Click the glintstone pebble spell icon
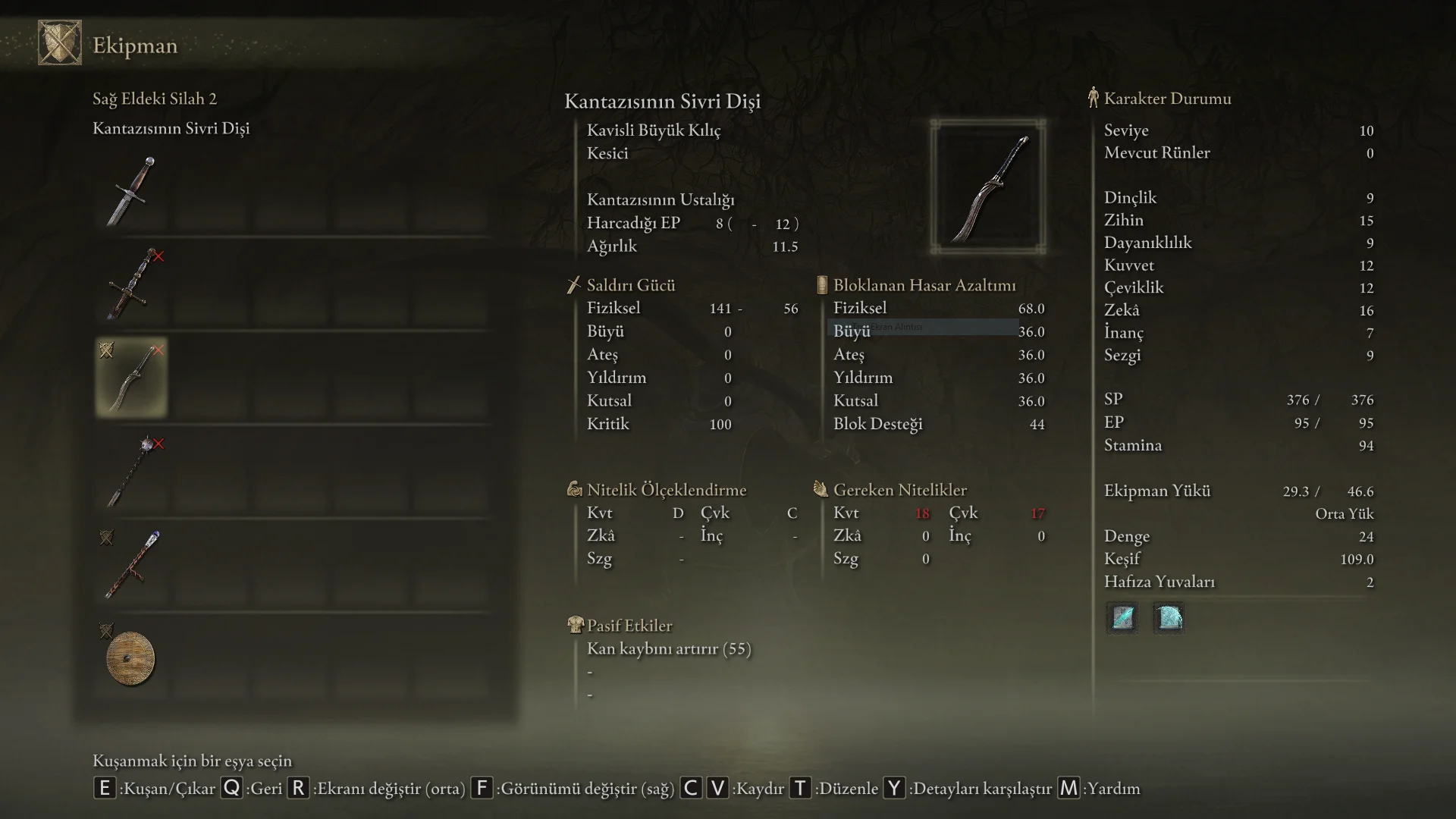This screenshot has height=819, width=1456. point(1122,618)
